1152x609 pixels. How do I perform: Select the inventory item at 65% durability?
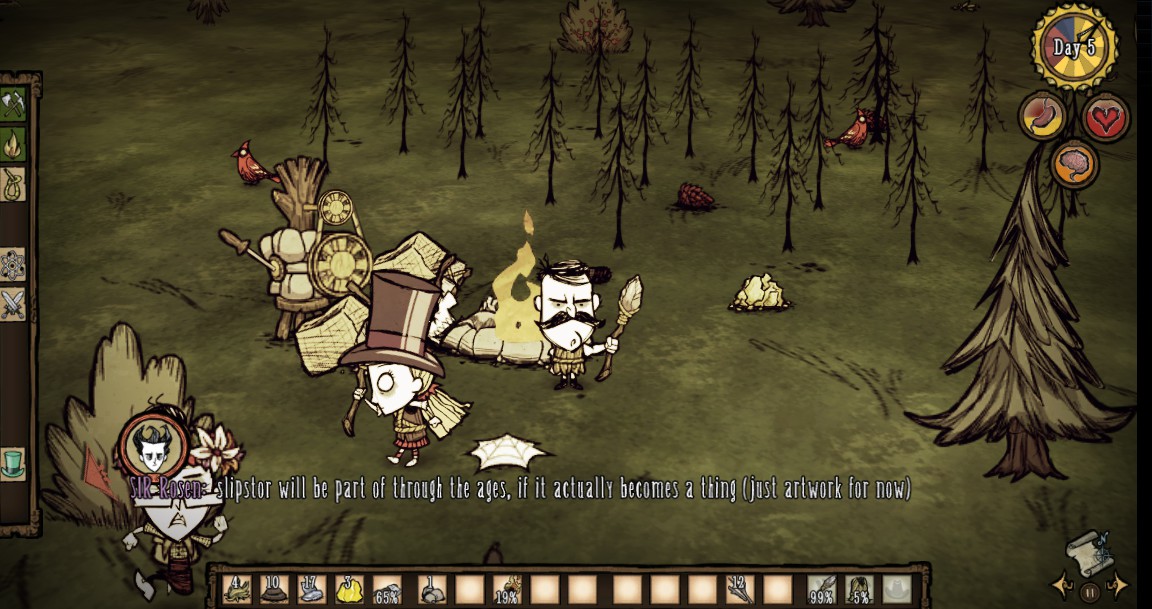click(x=387, y=589)
